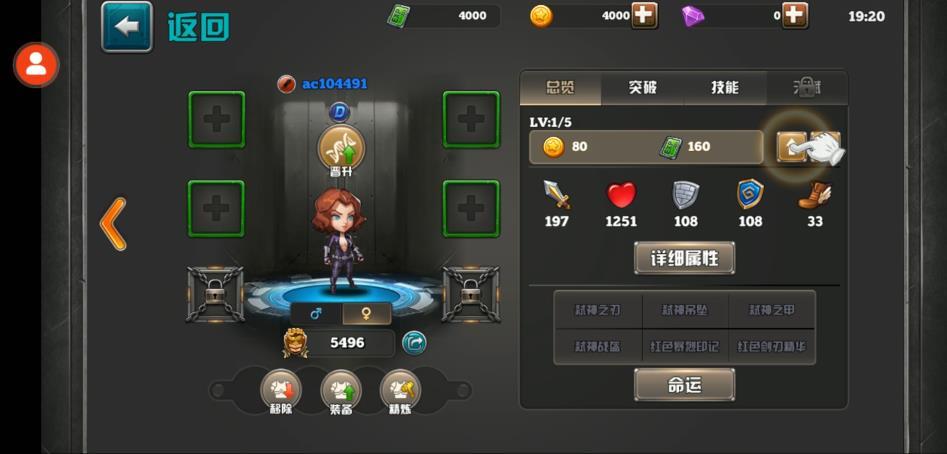Choose the male gender toggle

pyautogui.click(x=316, y=314)
